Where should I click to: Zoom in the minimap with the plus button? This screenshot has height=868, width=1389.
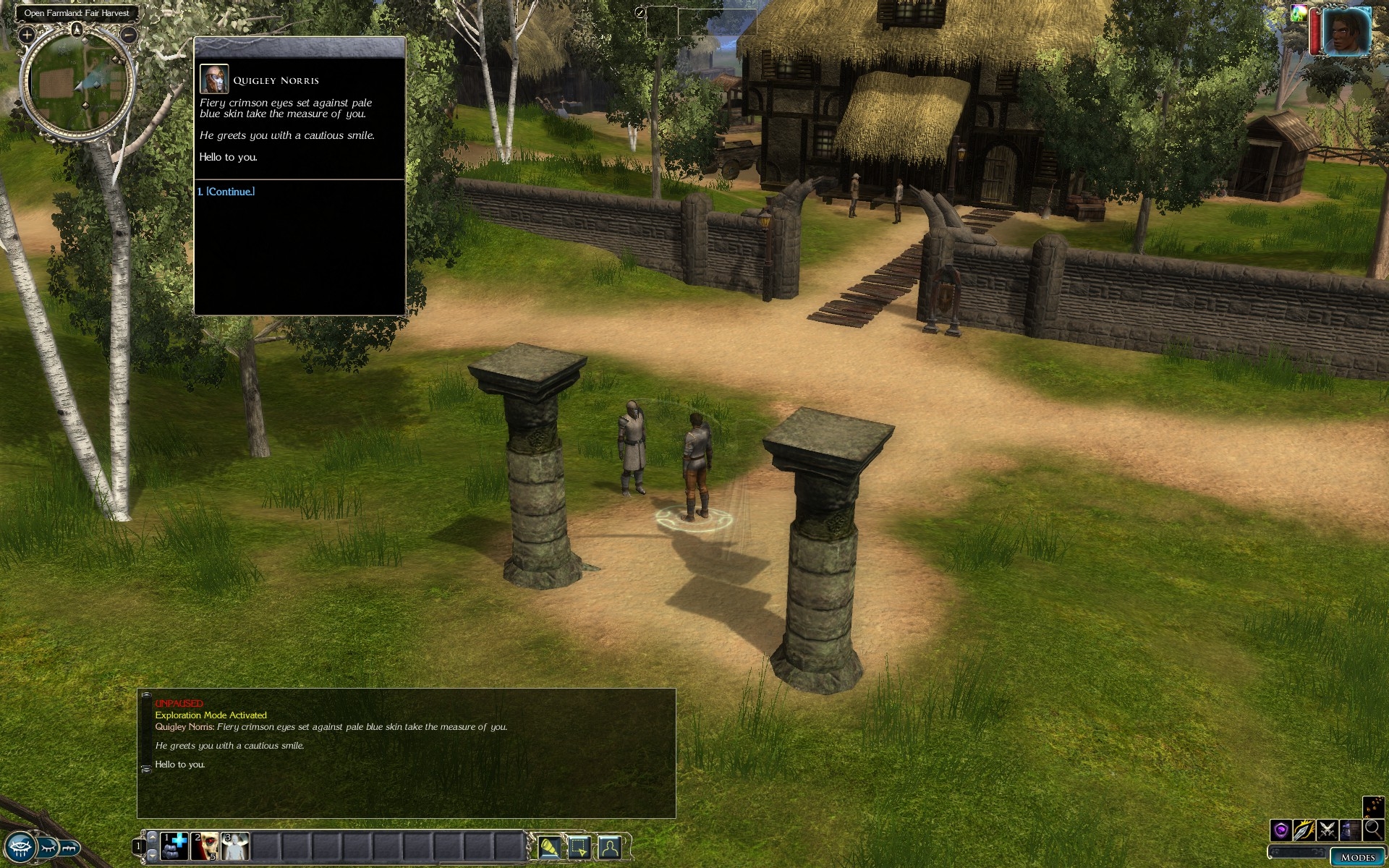pos(27,34)
